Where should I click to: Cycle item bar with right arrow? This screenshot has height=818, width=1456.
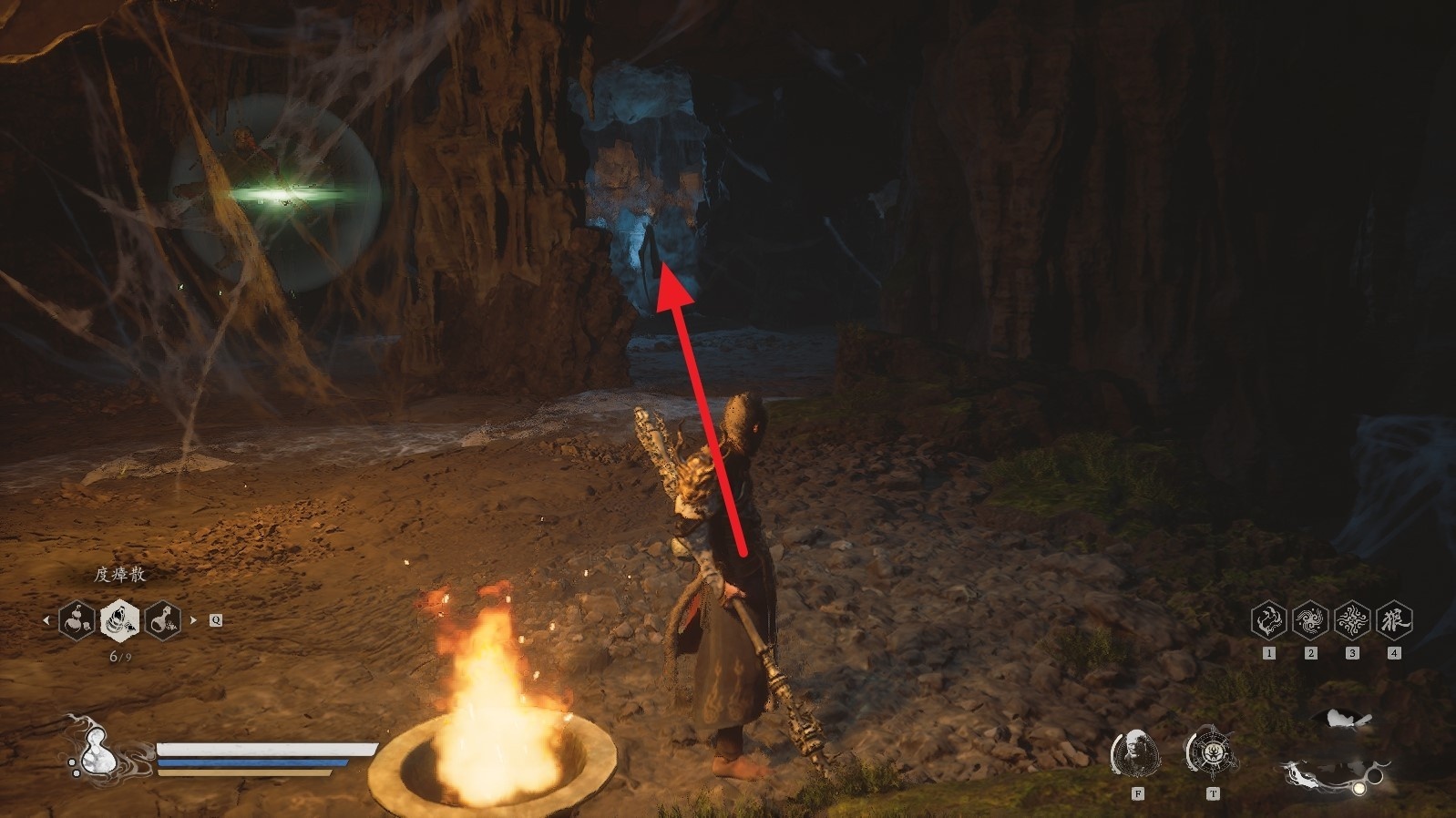pos(193,620)
